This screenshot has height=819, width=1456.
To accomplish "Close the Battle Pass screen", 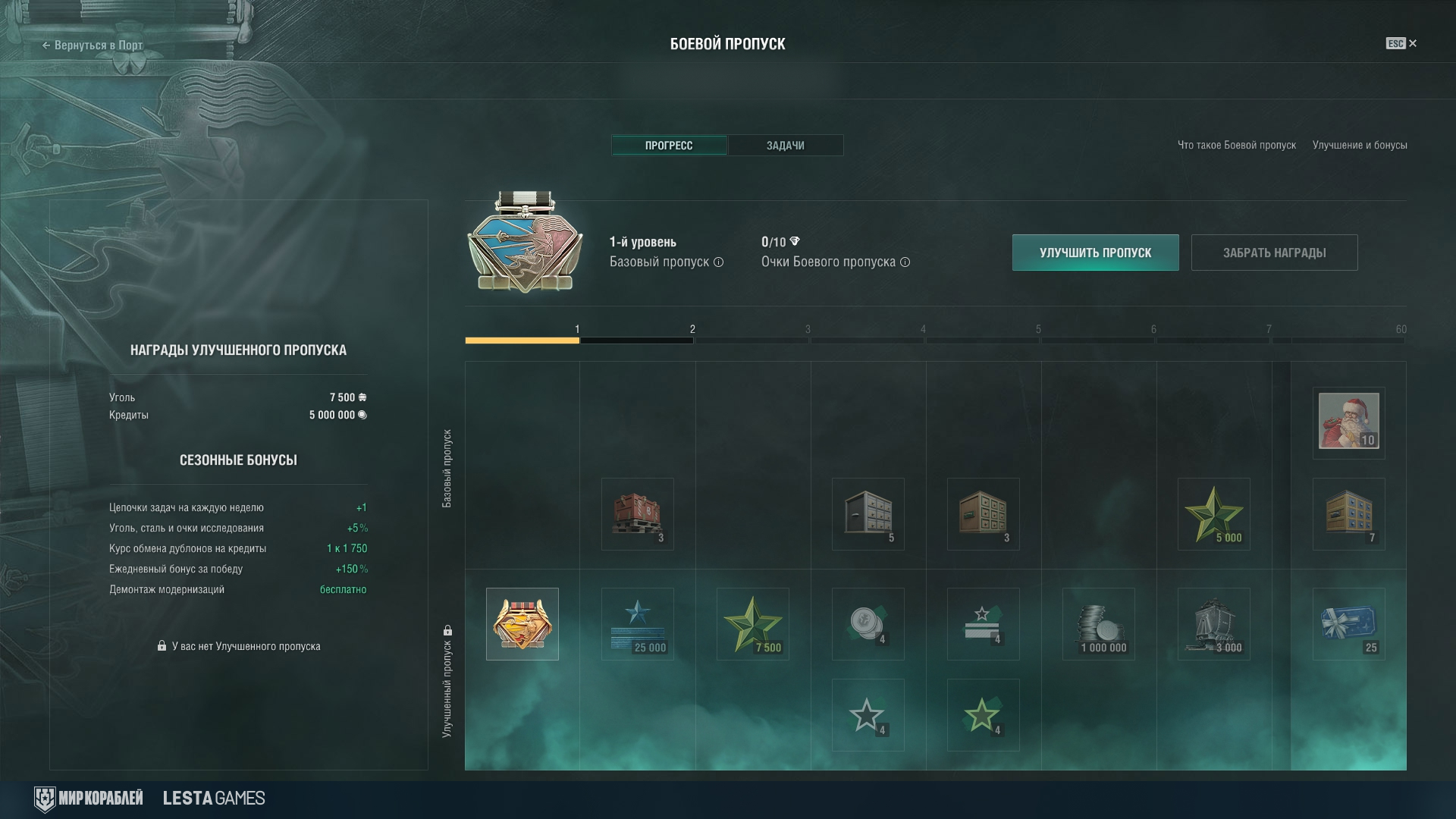I will pos(1412,44).
